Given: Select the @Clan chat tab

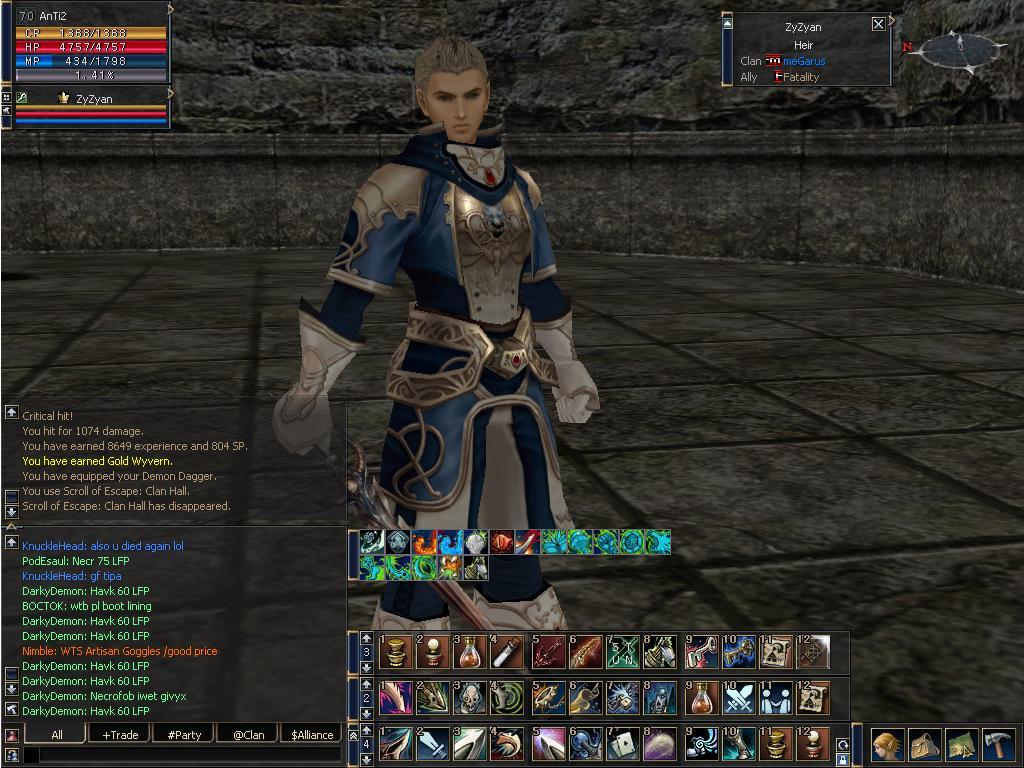Looking at the screenshot, I should tap(248, 734).
